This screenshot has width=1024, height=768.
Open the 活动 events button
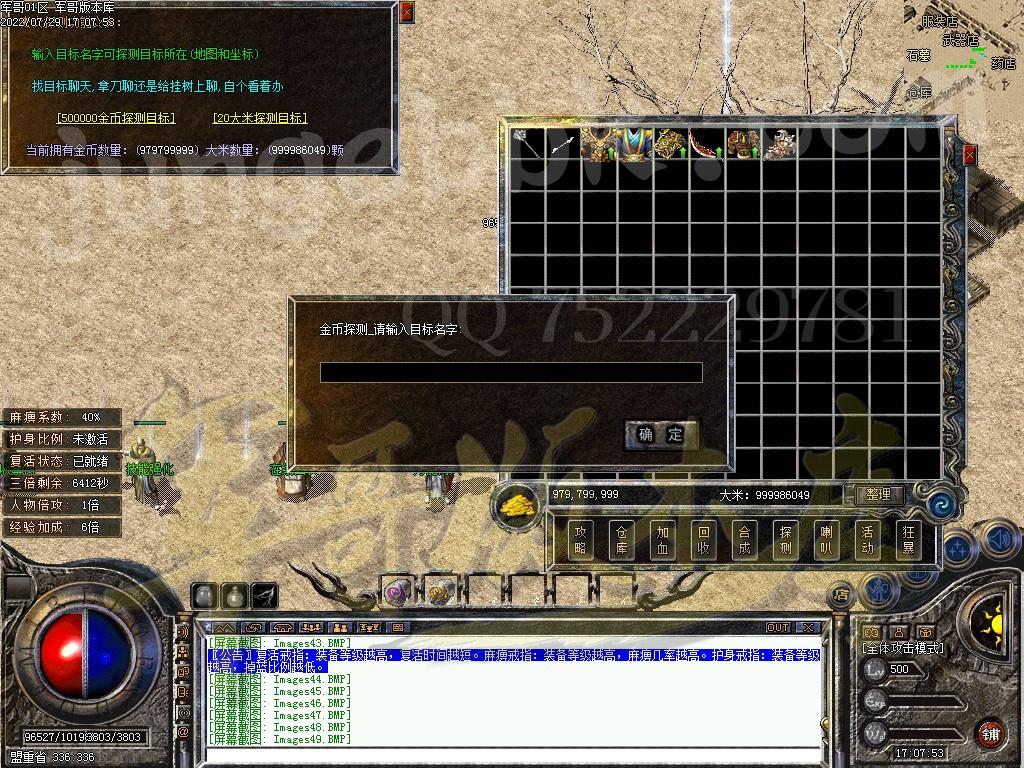coord(867,540)
